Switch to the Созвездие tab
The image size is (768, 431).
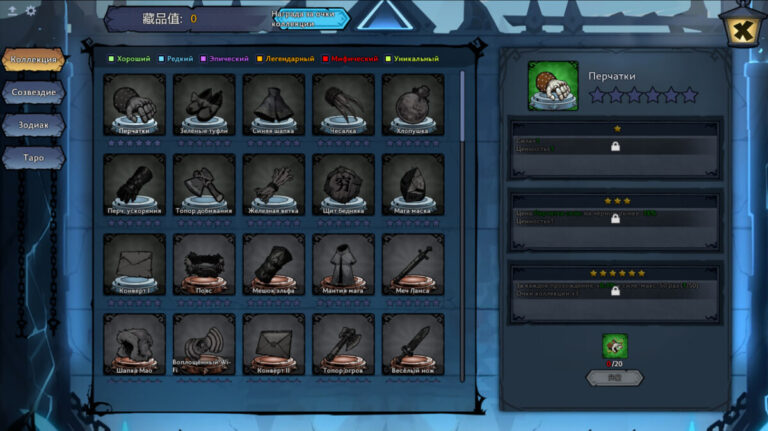(x=34, y=92)
